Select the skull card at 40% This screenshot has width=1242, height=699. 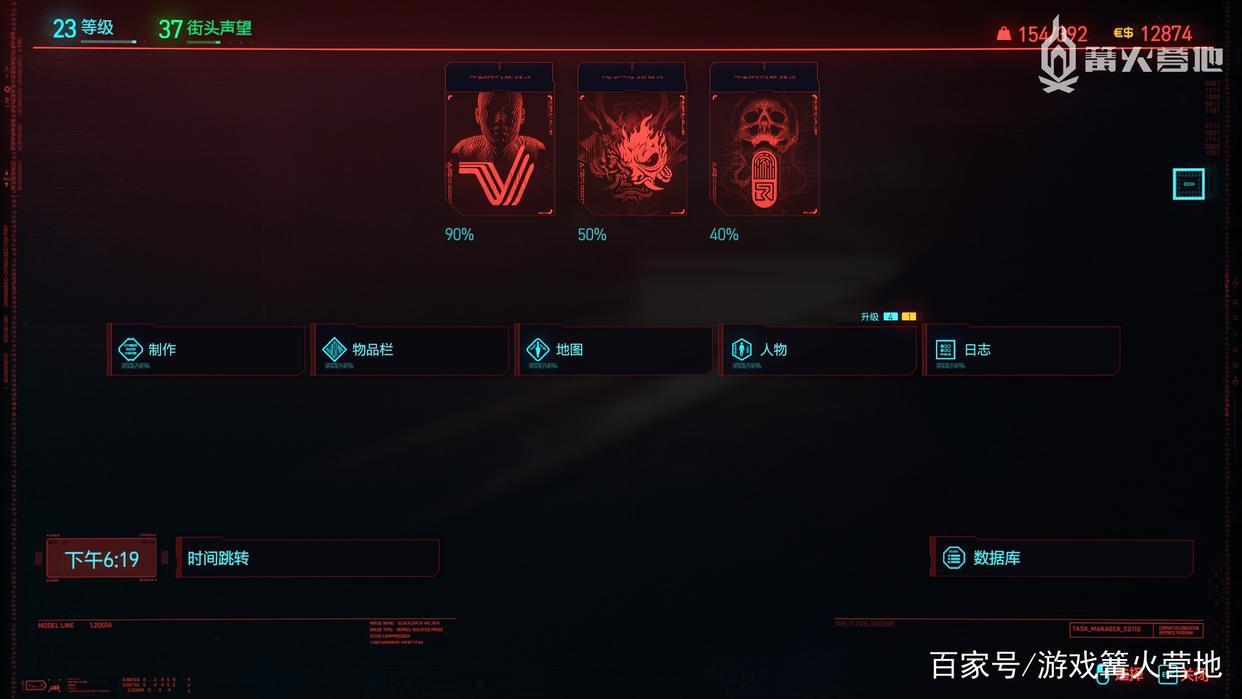tap(764, 140)
